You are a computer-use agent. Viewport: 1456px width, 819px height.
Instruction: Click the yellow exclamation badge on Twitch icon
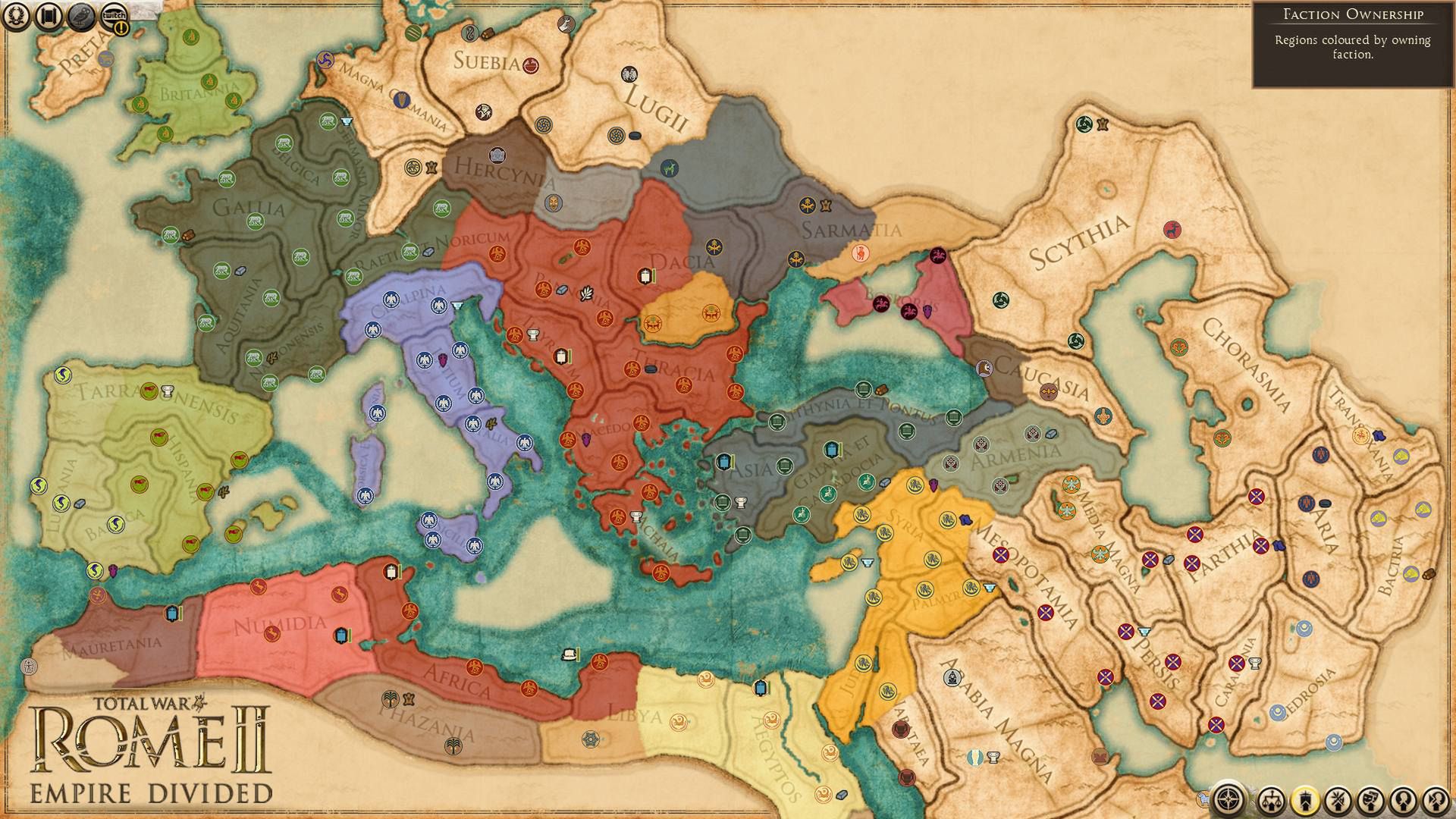tap(122, 28)
